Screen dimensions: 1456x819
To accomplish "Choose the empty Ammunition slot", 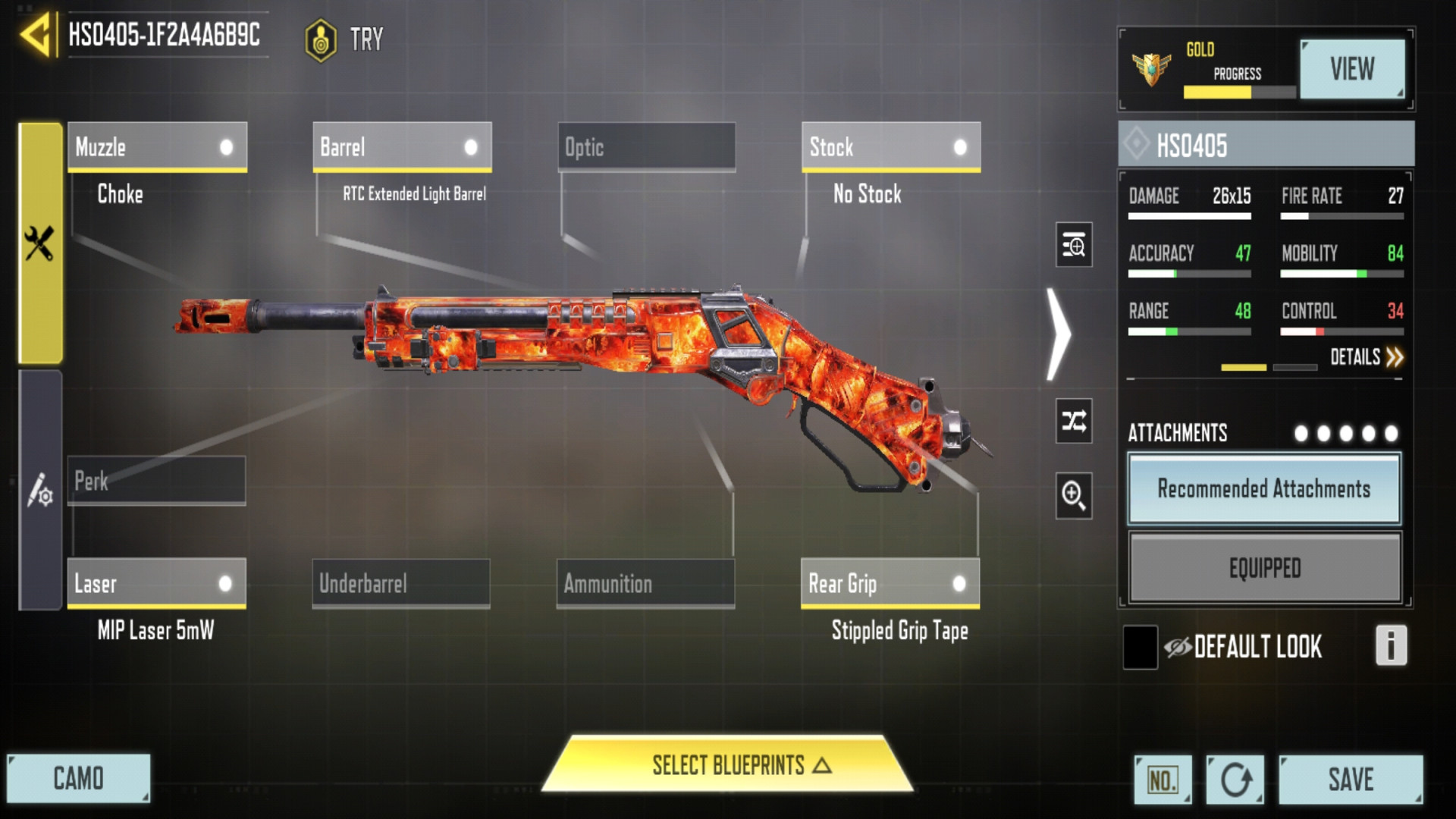I will (645, 583).
